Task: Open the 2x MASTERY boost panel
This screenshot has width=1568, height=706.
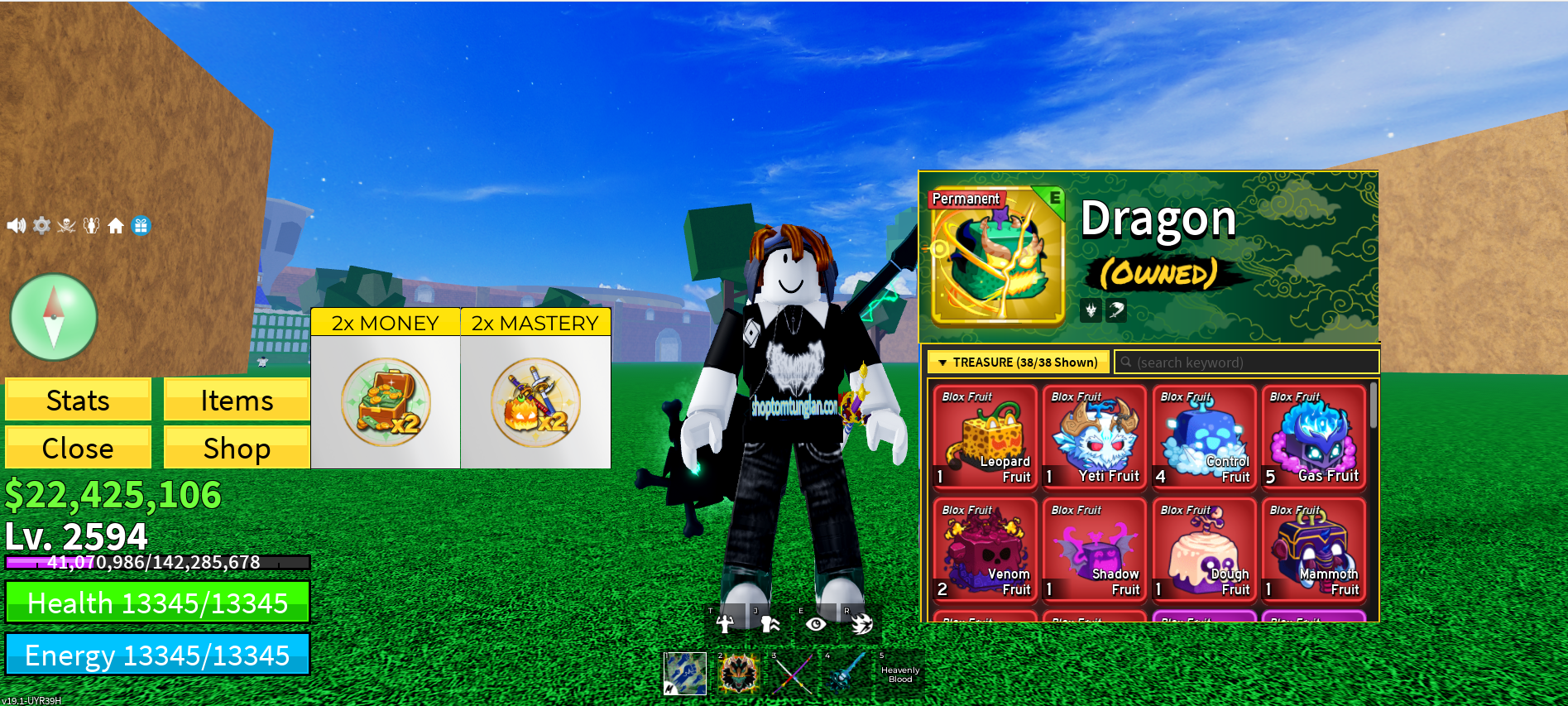Action: (535, 322)
